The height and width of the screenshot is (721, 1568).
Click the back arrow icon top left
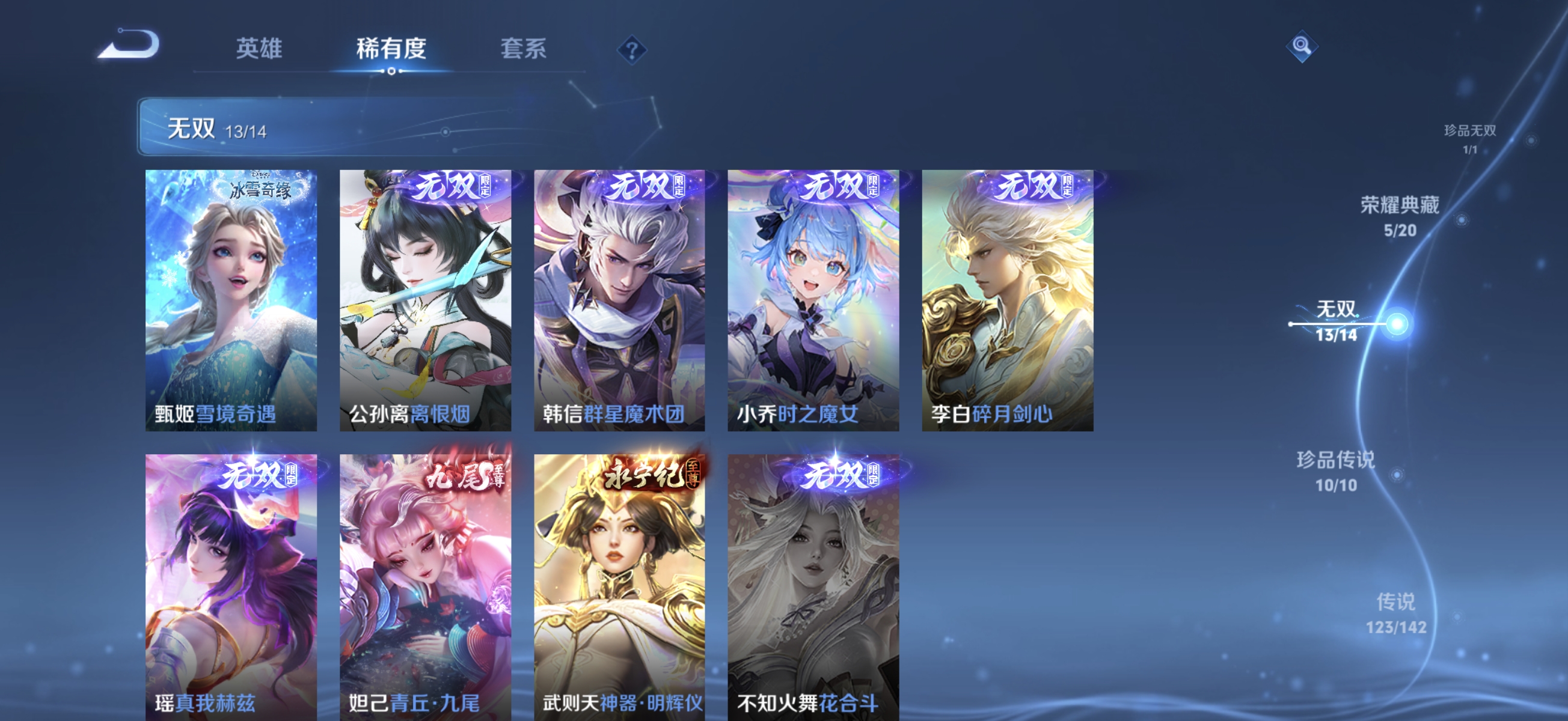click(x=128, y=44)
